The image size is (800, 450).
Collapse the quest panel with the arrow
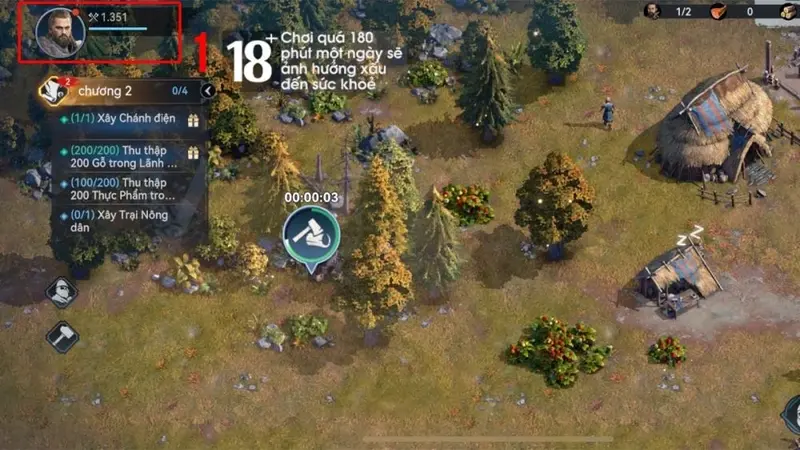[207, 91]
